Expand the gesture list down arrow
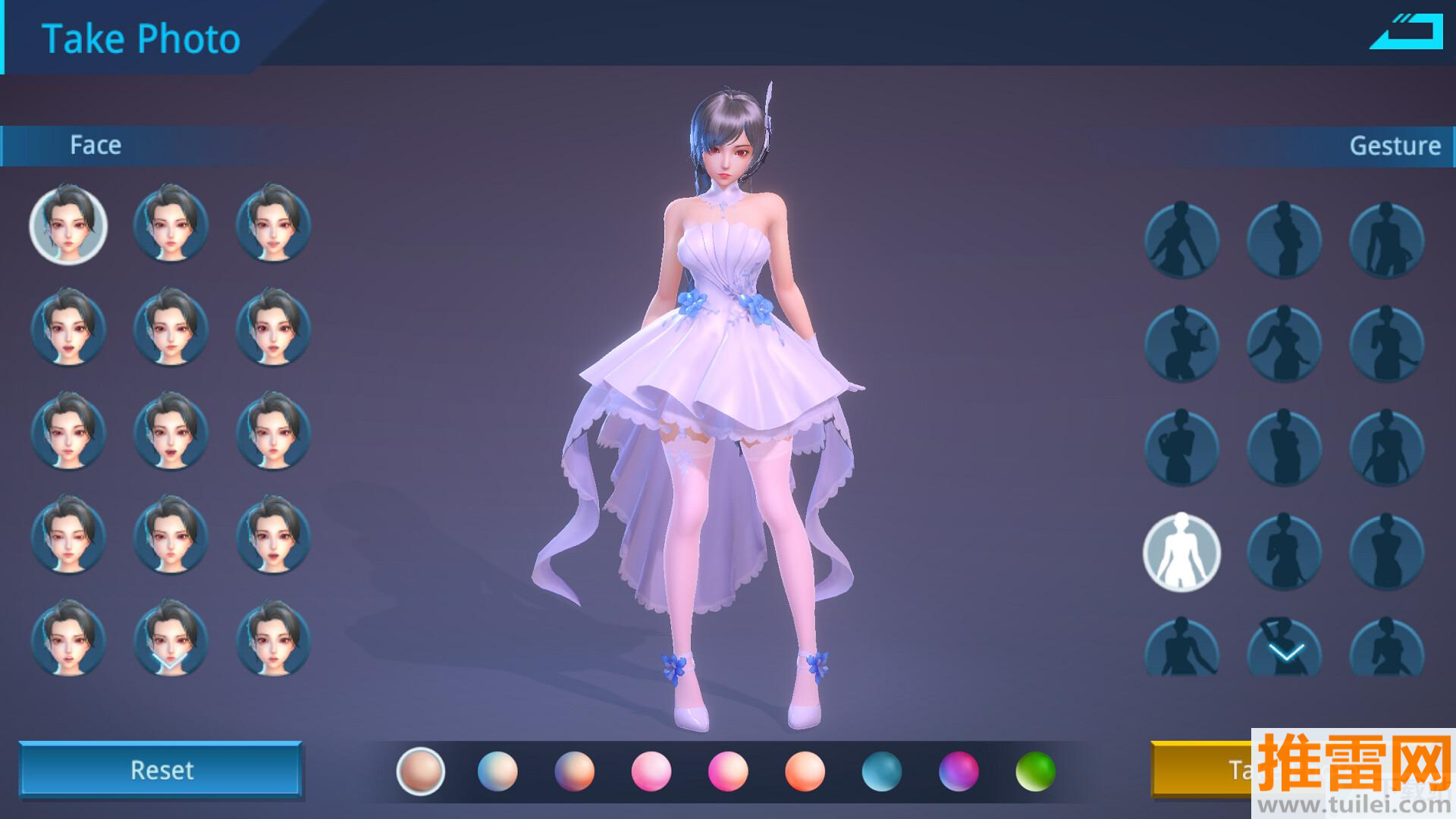The height and width of the screenshot is (819, 1456). pyautogui.click(x=1286, y=652)
